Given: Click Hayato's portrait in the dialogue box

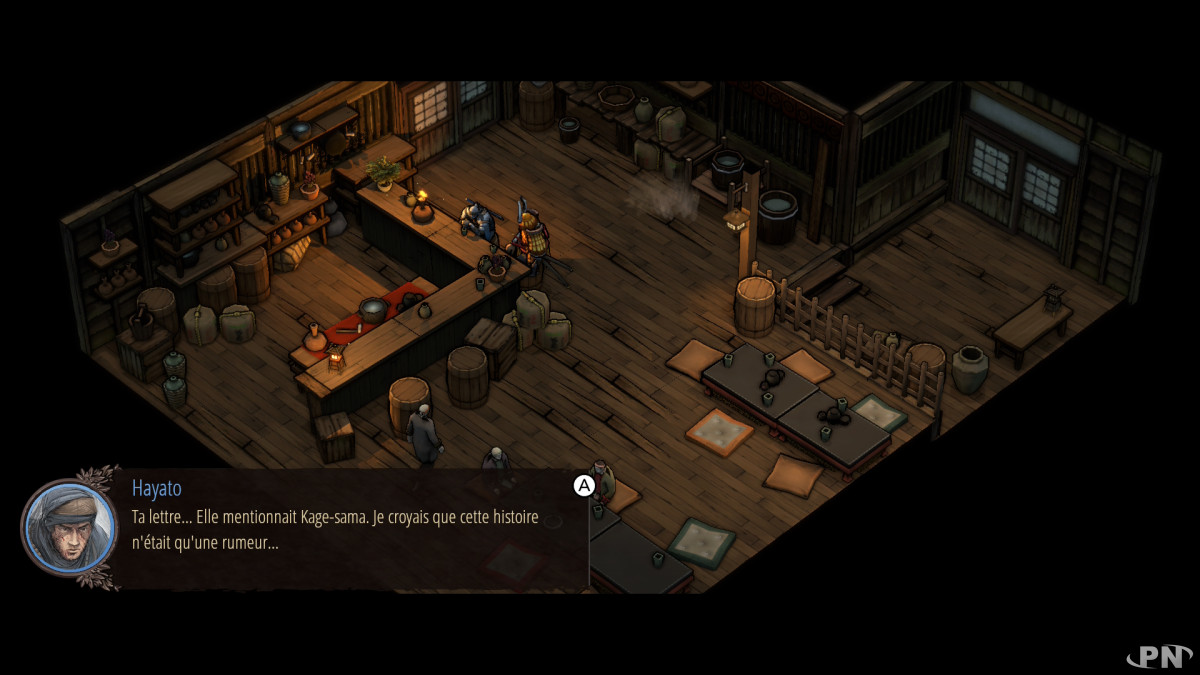Looking at the screenshot, I should (69, 528).
